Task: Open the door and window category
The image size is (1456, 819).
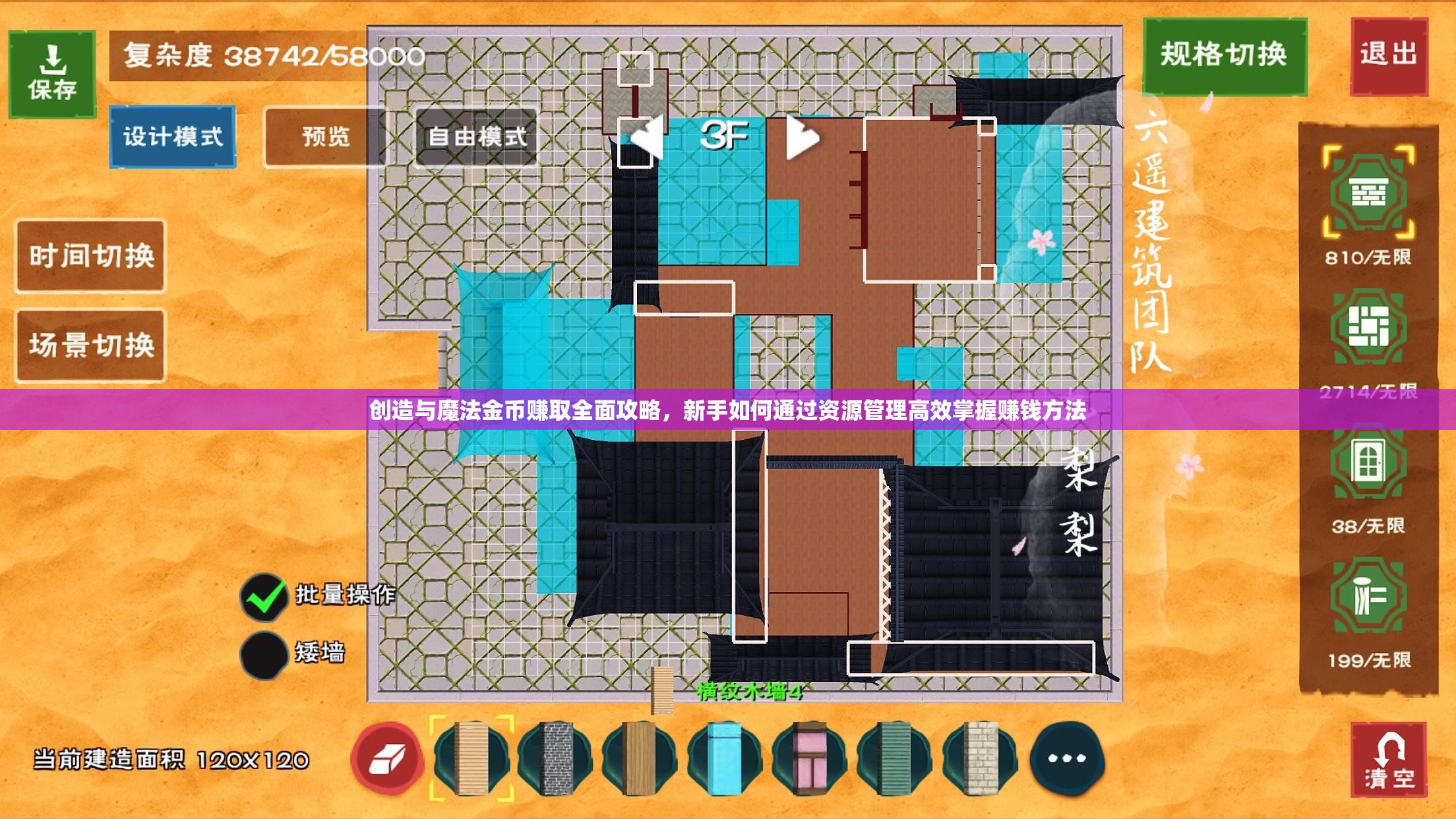Action: click(1369, 462)
